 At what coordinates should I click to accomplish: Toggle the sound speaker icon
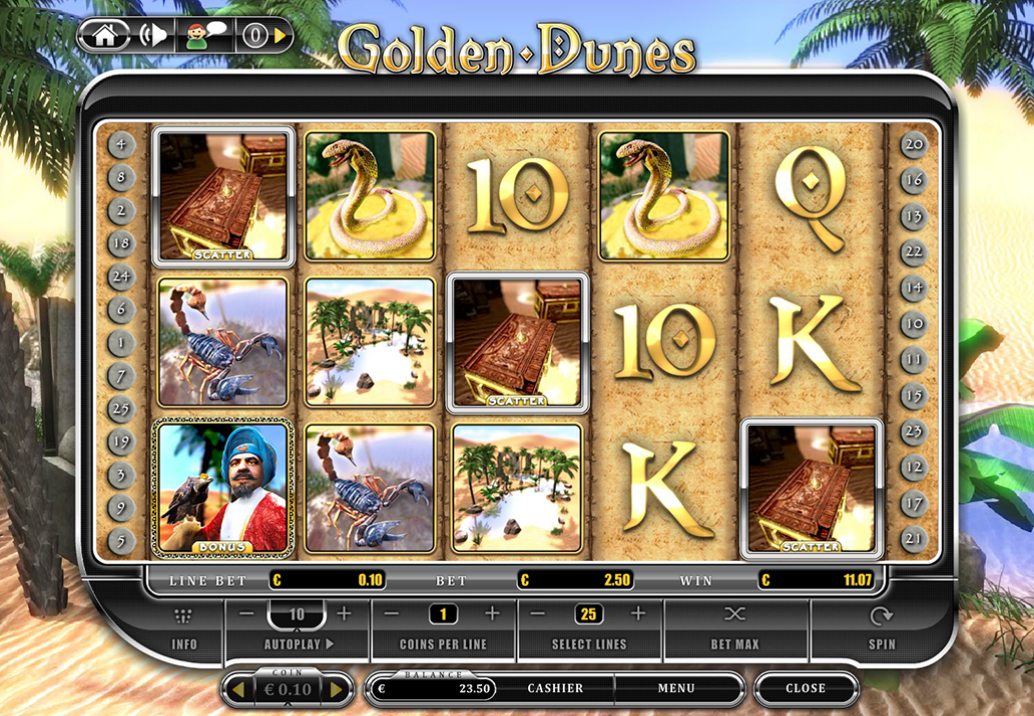coord(155,36)
